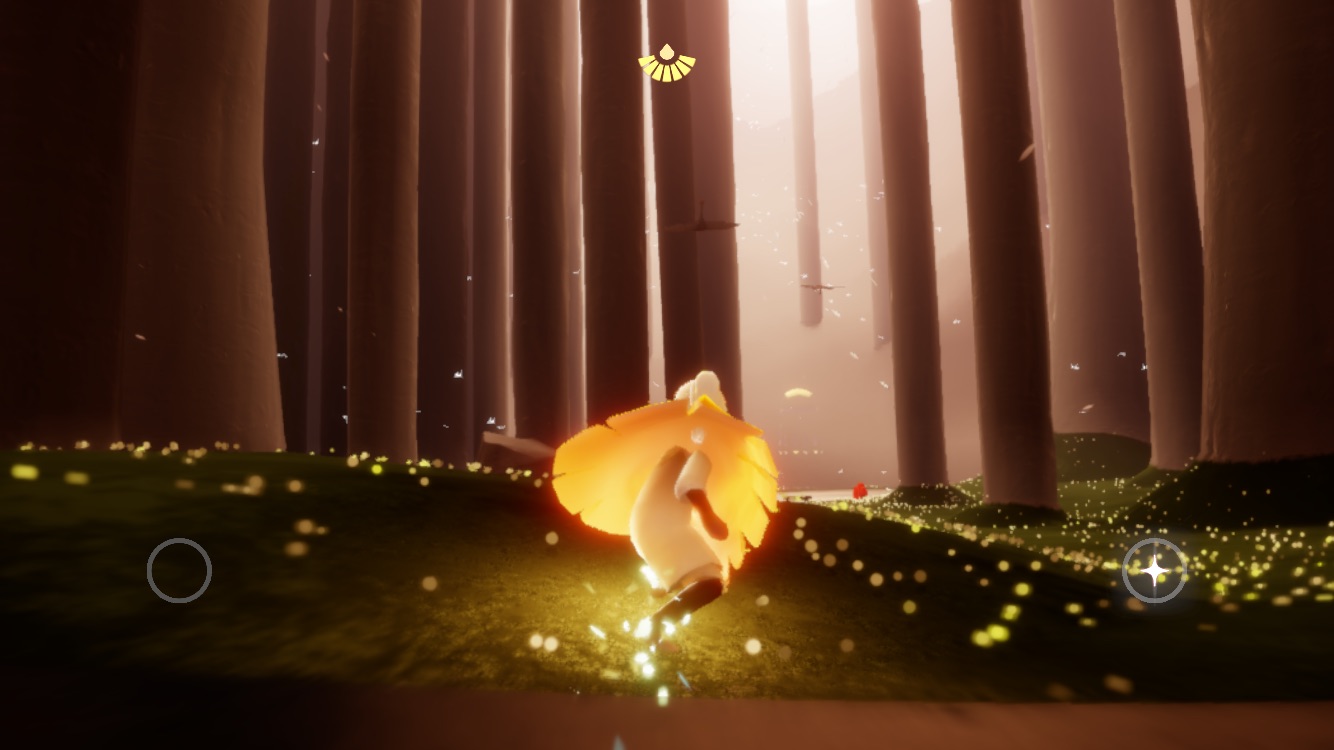Tap the empty circle movement control

pos(179,570)
